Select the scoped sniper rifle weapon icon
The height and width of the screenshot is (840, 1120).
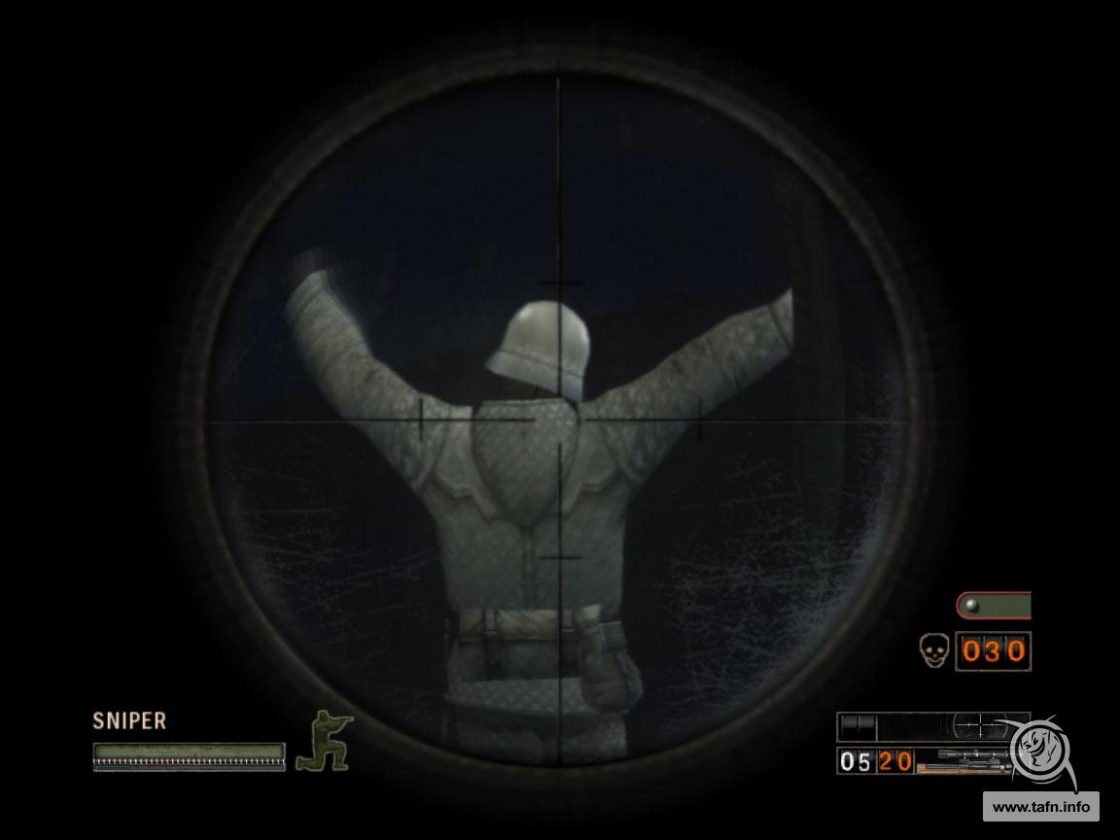[x=963, y=762]
